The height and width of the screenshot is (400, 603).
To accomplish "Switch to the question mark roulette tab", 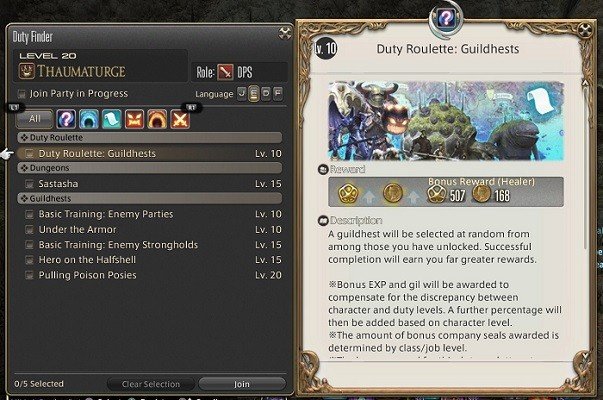I will pyautogui.click(x=66, y=119).
